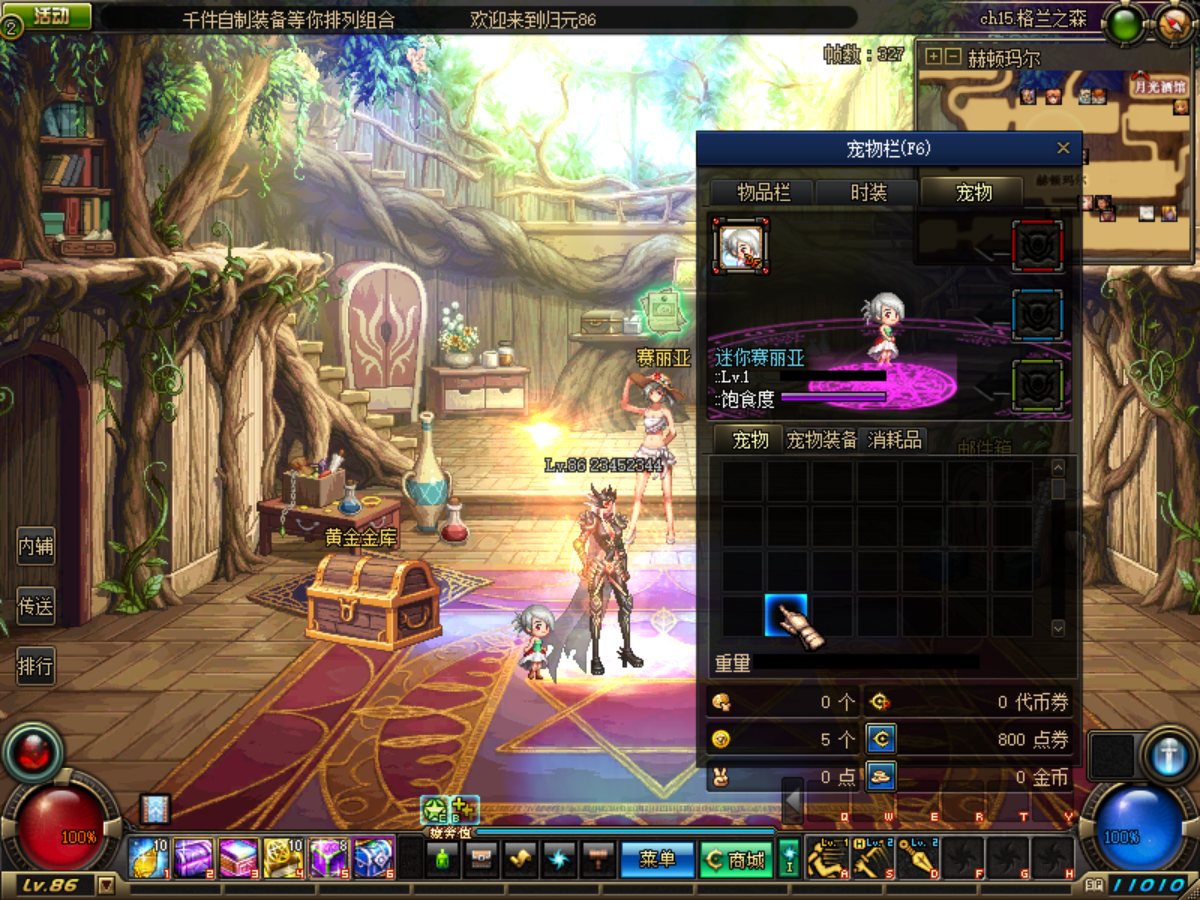
Task: Select the red-bordered pet equipment slot
Action: (1037, 245)
